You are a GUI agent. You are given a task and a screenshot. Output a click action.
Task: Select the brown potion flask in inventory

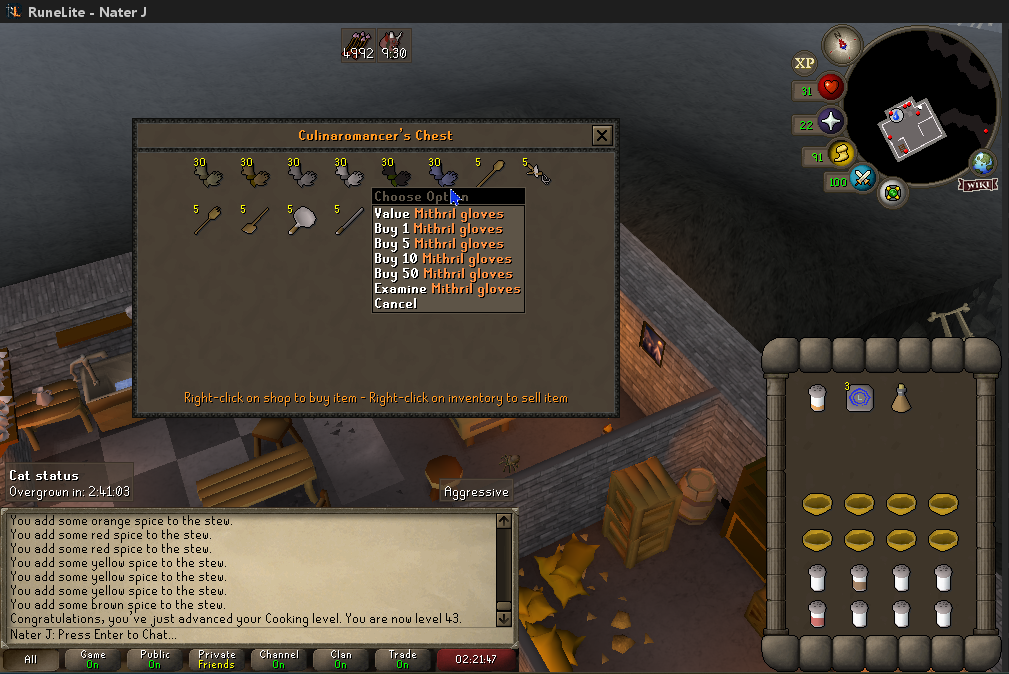901,397
